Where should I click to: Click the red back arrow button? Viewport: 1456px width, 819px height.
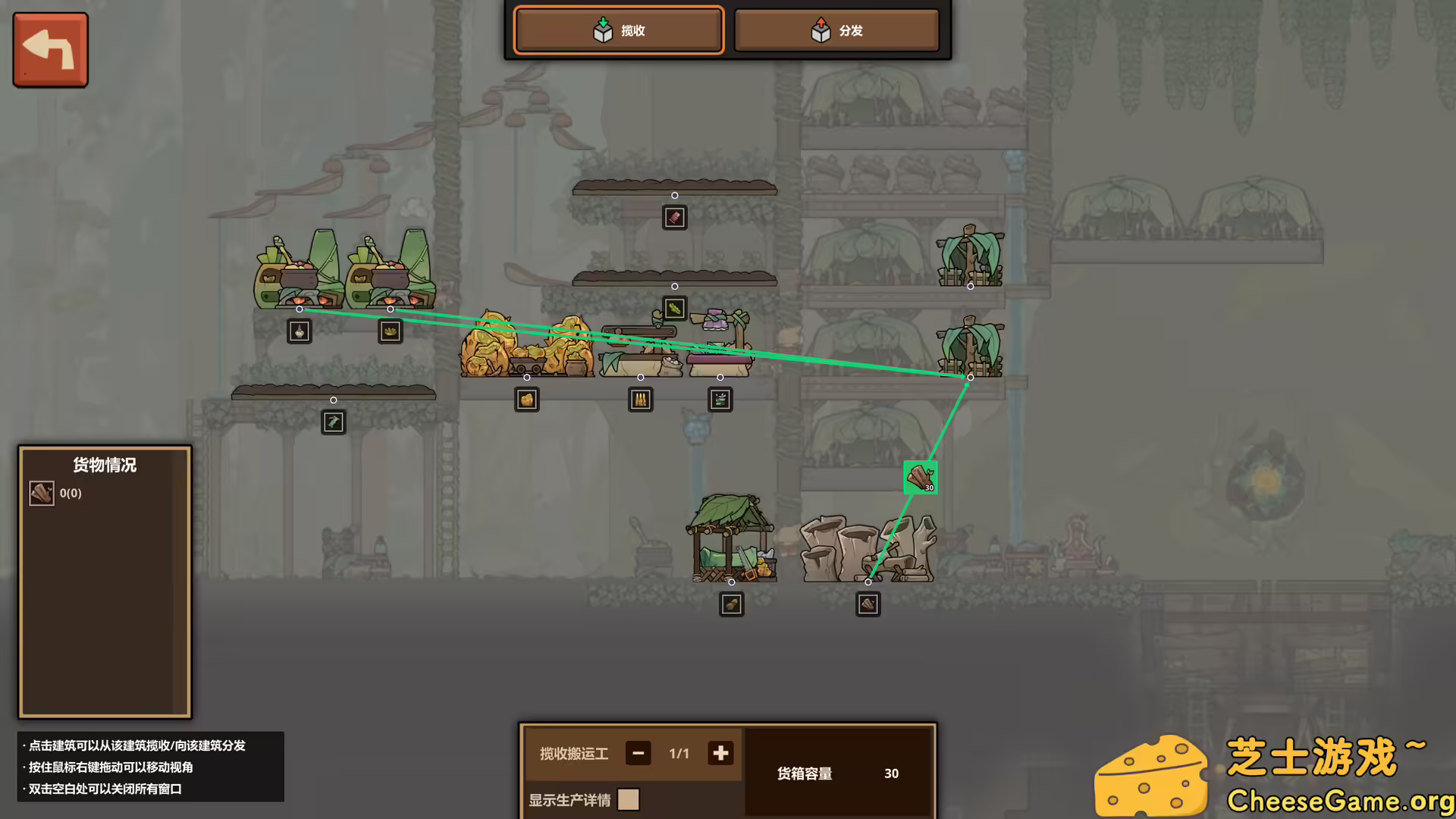click(x=49, y=49)
